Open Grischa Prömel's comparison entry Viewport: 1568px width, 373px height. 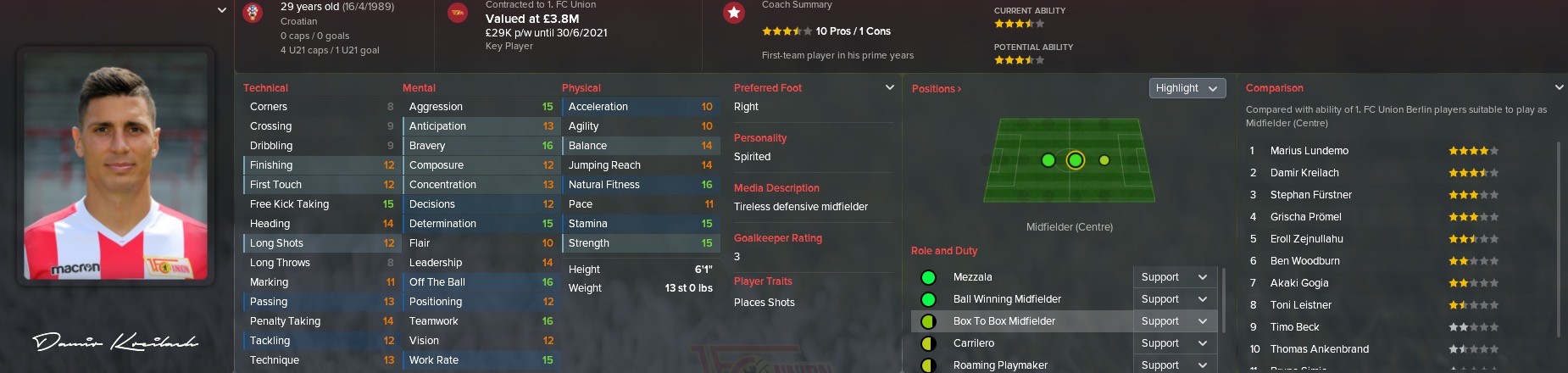click(x=1305, y=217)
